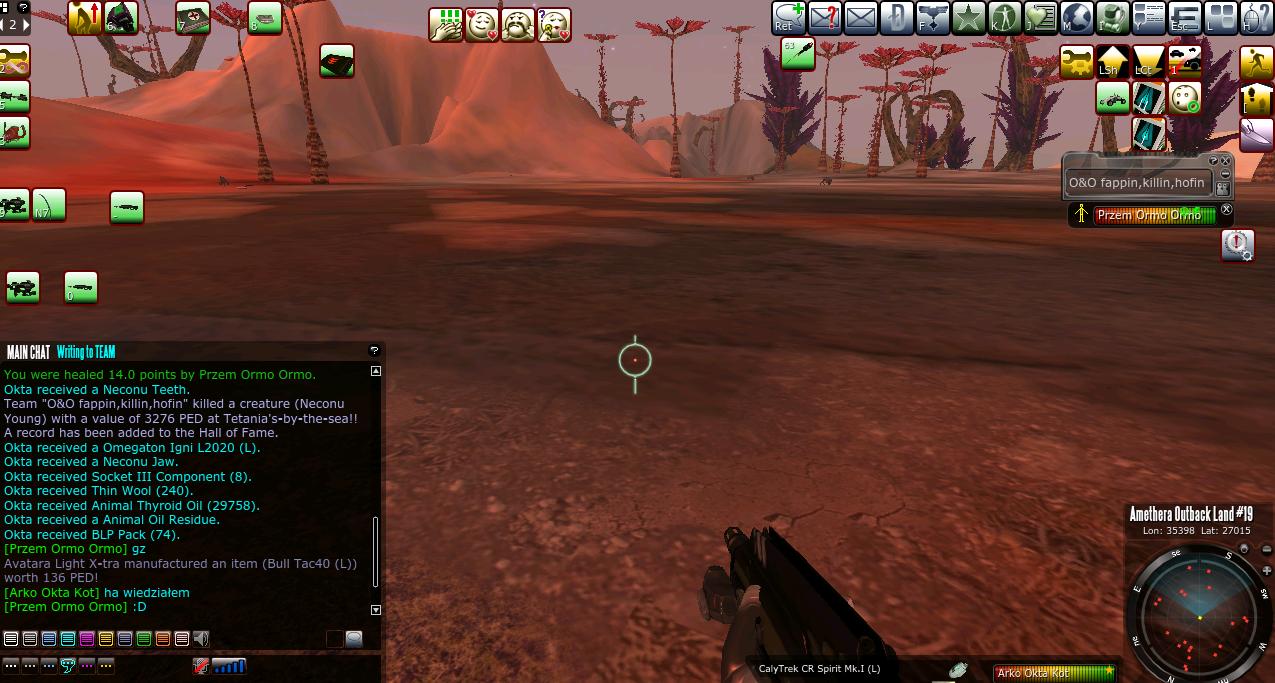The width and height of the screenshot is (1275, 683).
Task: Click the clapping hands emote
Action: [446, 24]
